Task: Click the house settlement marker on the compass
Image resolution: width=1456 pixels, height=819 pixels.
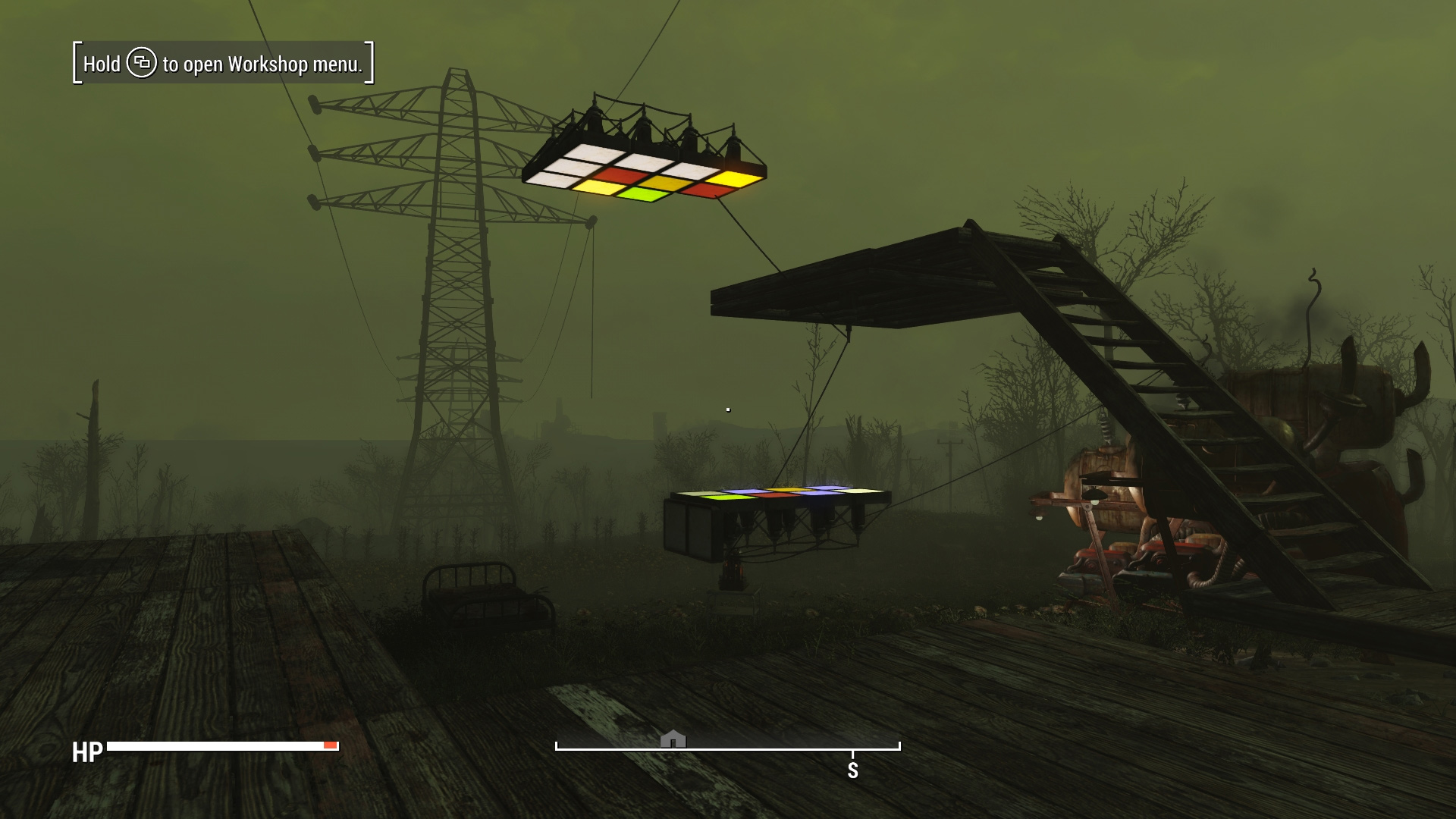Action: point(673,739)
